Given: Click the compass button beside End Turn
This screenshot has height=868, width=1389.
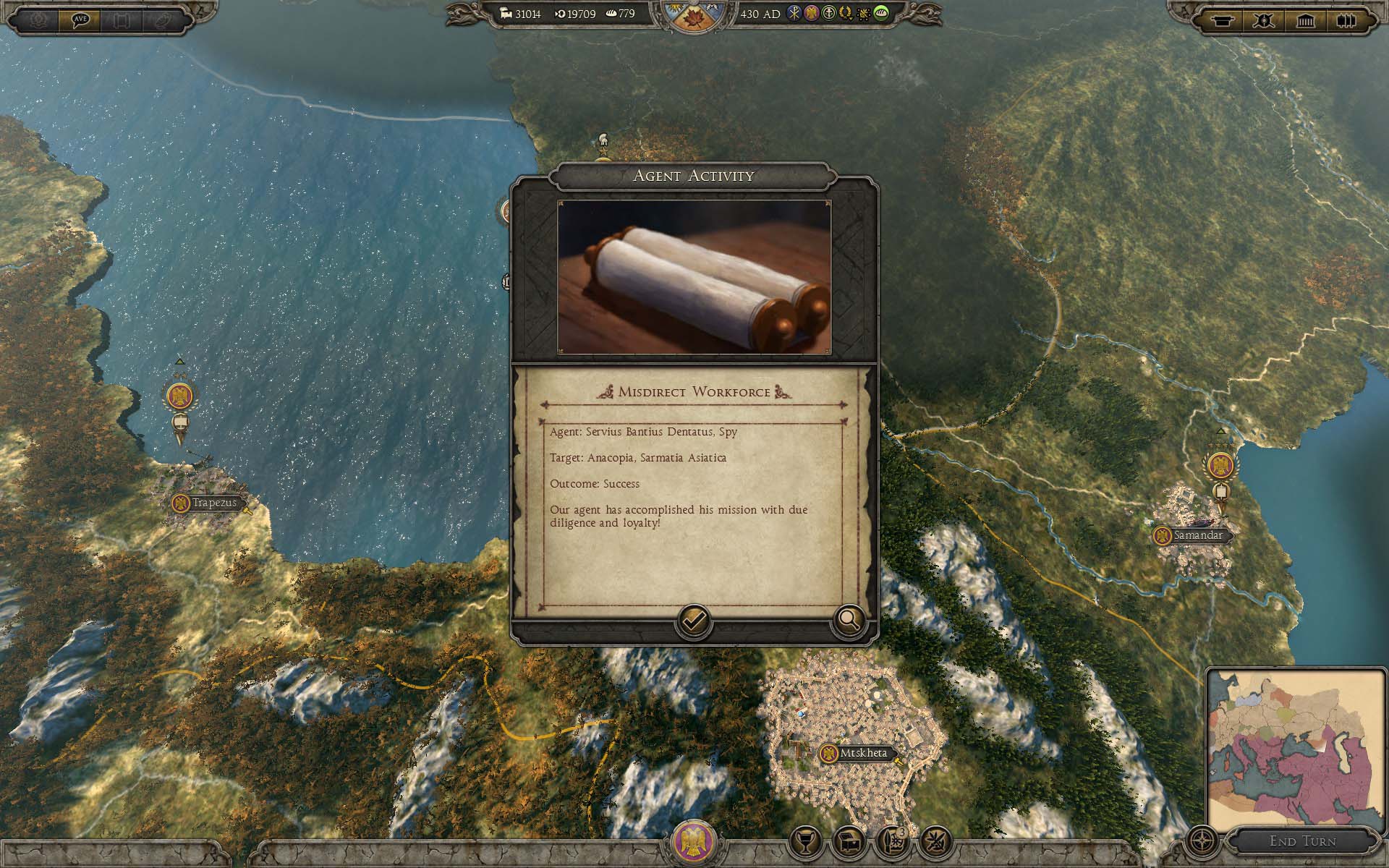Looking at the screenshot, I should (1202, 842).
